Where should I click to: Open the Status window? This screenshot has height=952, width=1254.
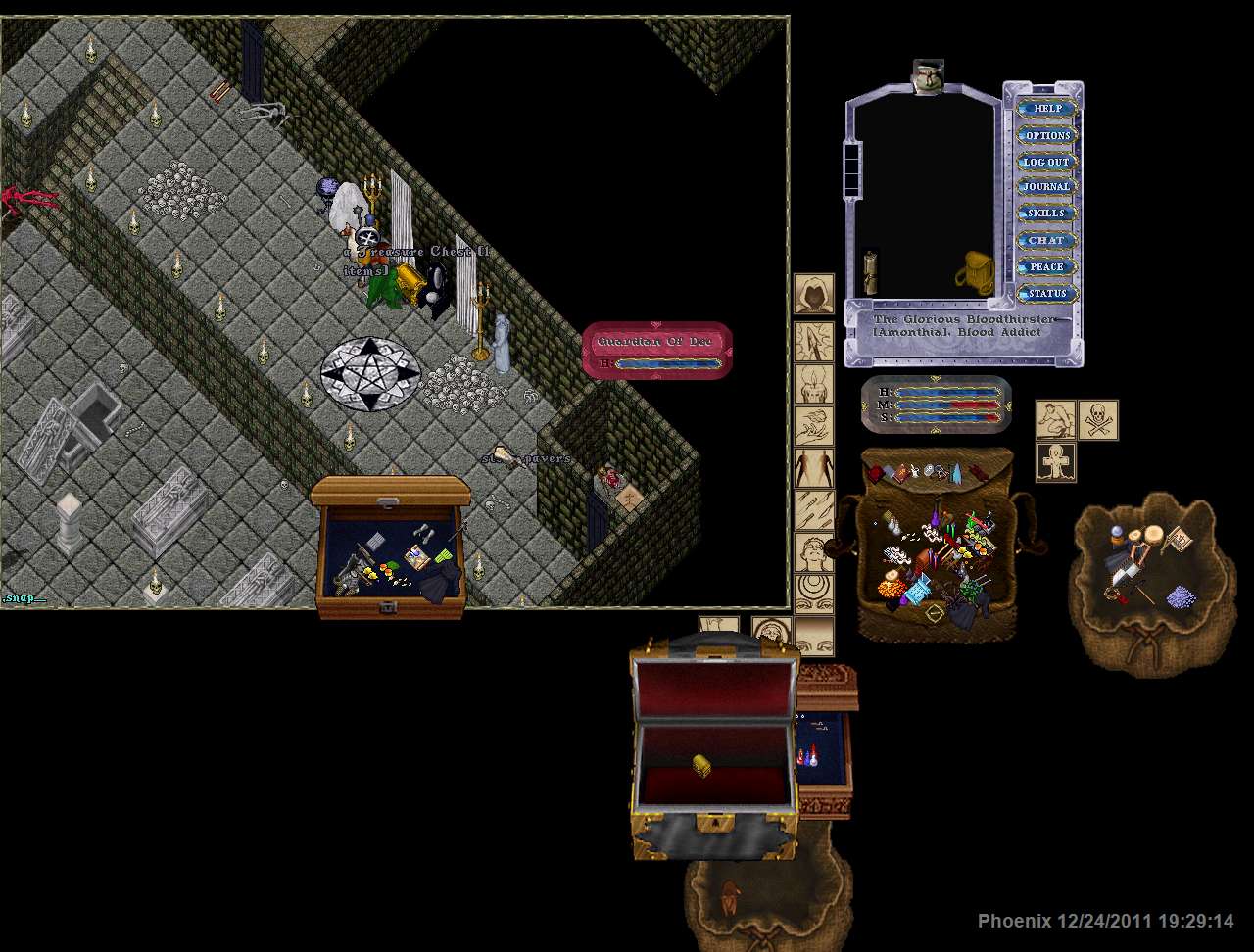click(x=1047, y=293)
